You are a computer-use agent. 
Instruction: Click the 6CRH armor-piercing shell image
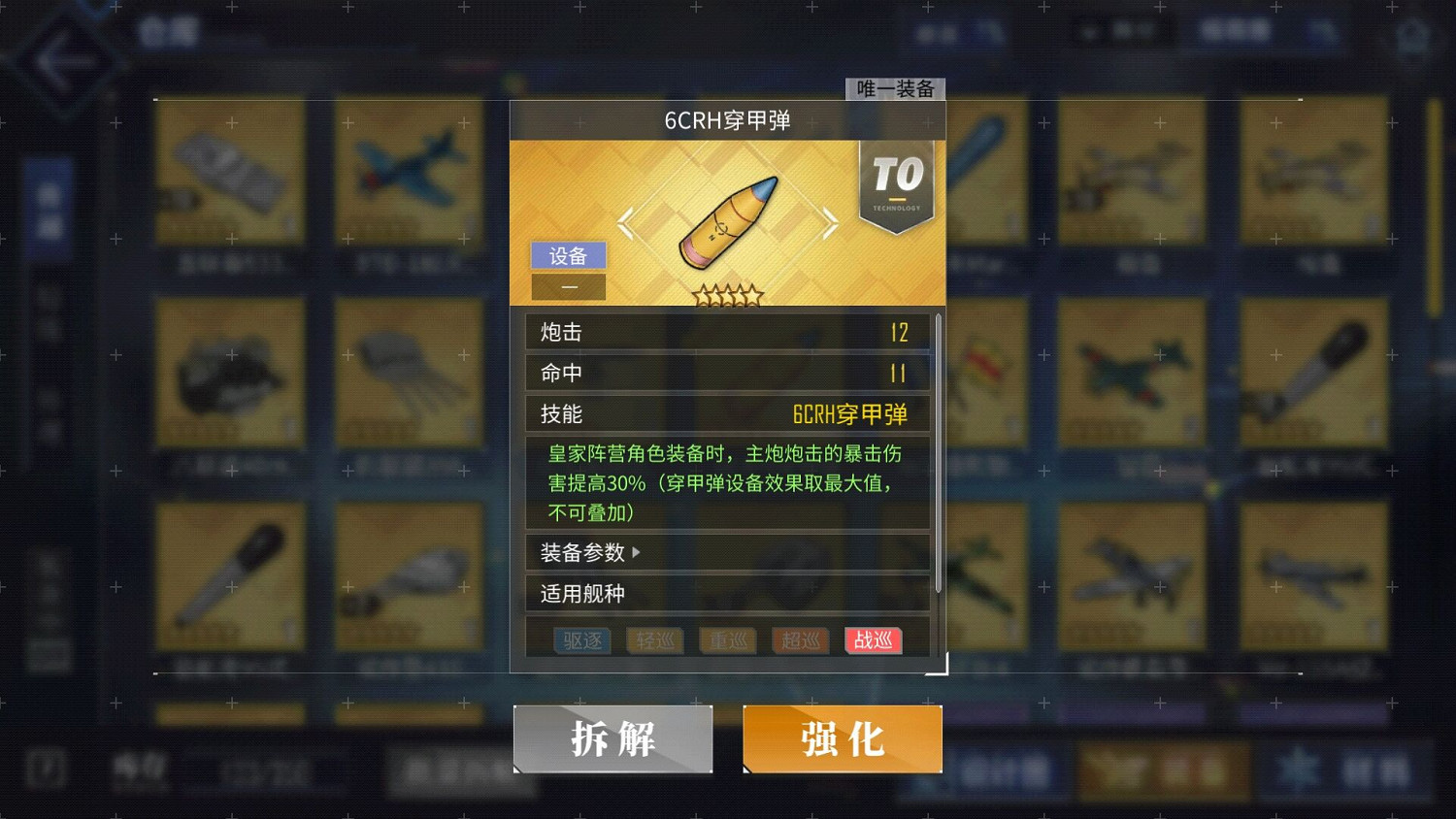click(x=728, y=221)
